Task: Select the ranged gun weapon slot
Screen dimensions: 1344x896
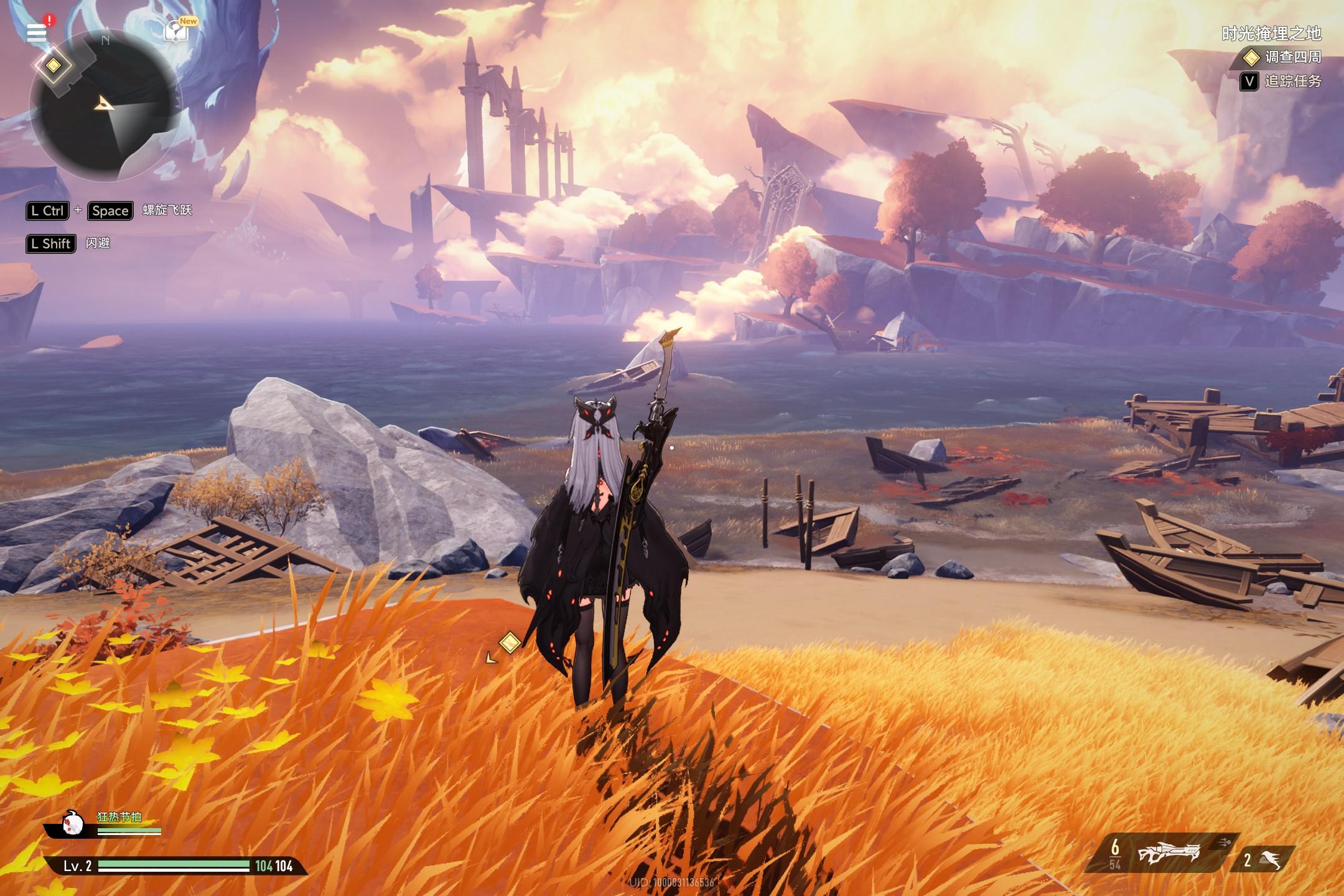Action: tap(1168, 854)
